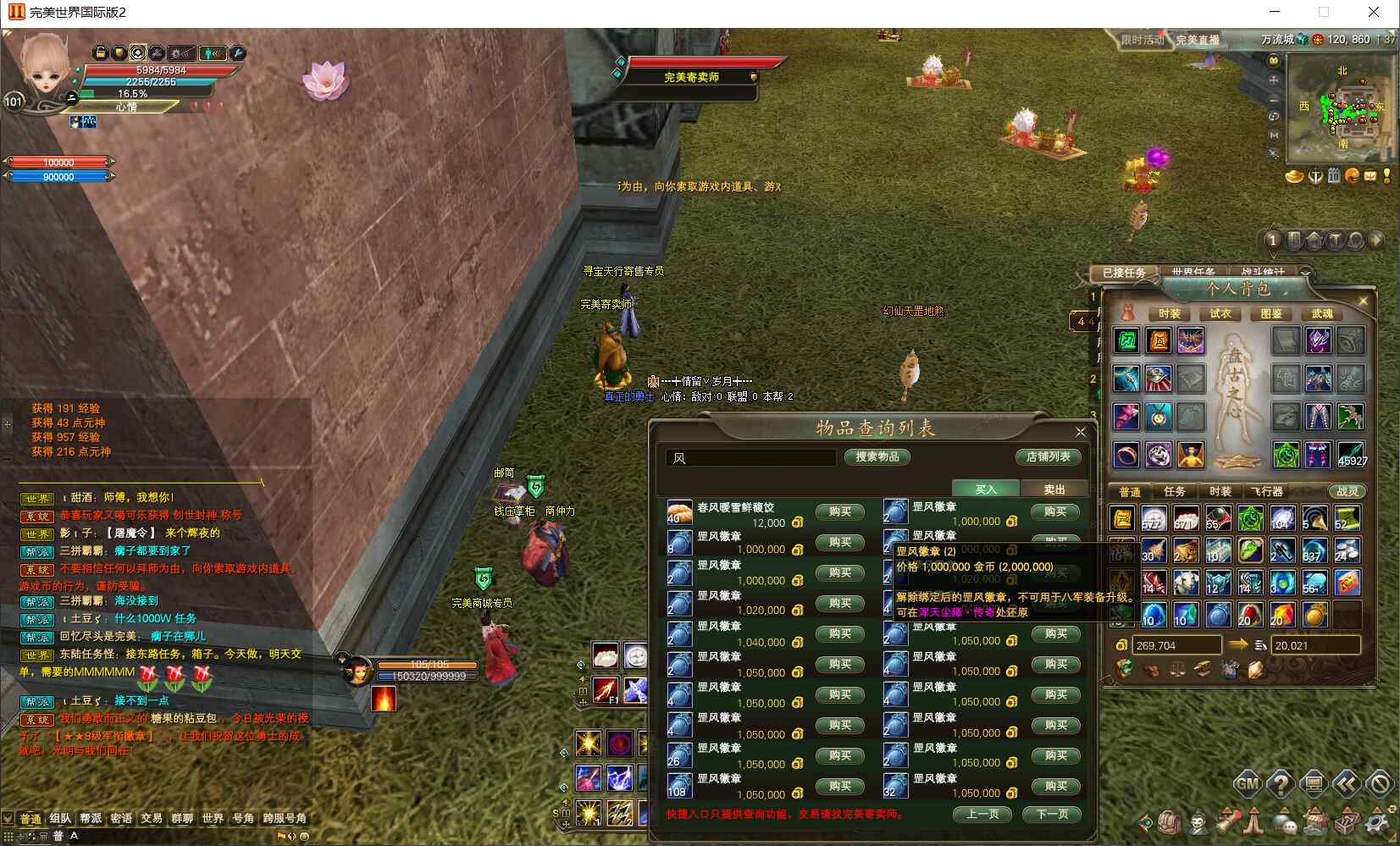The width and height of the screenshot is (1400, 846).
Task: Open the 店铺列表 shop list
Action: pyautogui.click(x=1048, y=457)
